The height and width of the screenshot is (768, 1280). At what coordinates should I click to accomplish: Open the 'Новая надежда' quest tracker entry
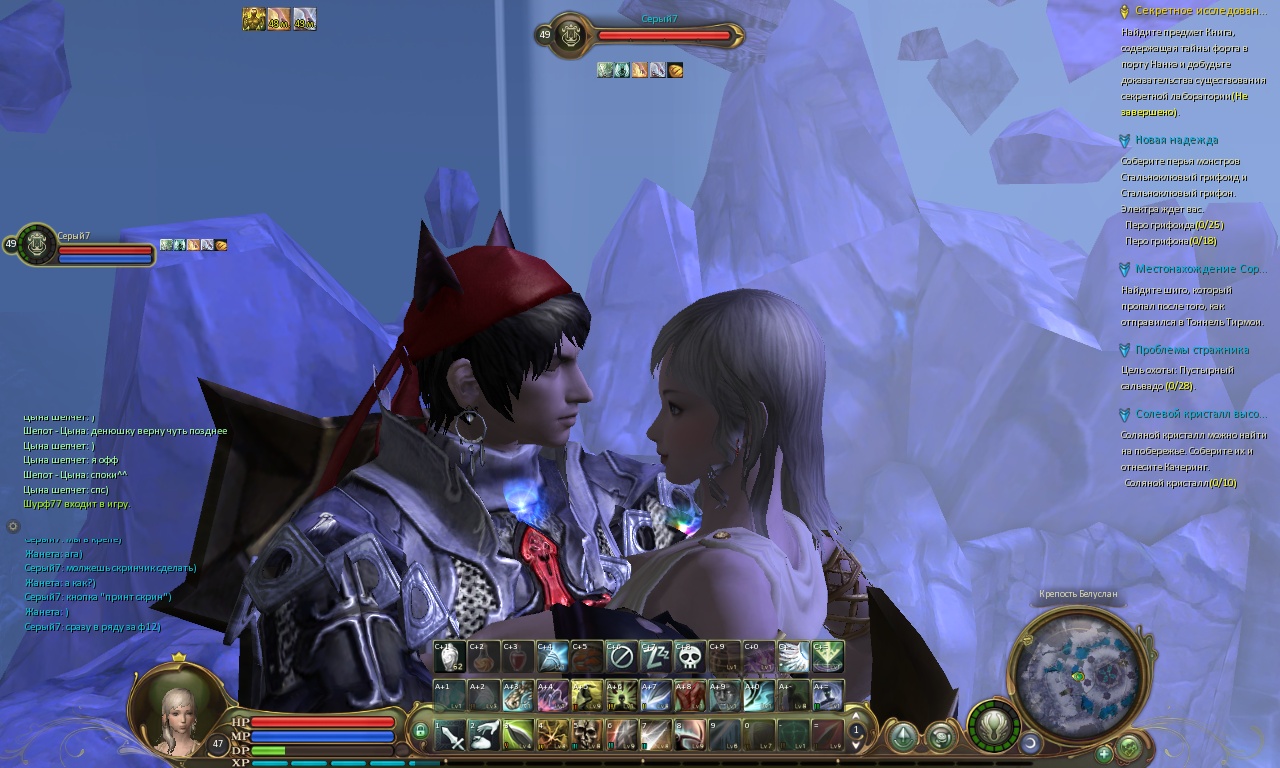(1176, 141)
